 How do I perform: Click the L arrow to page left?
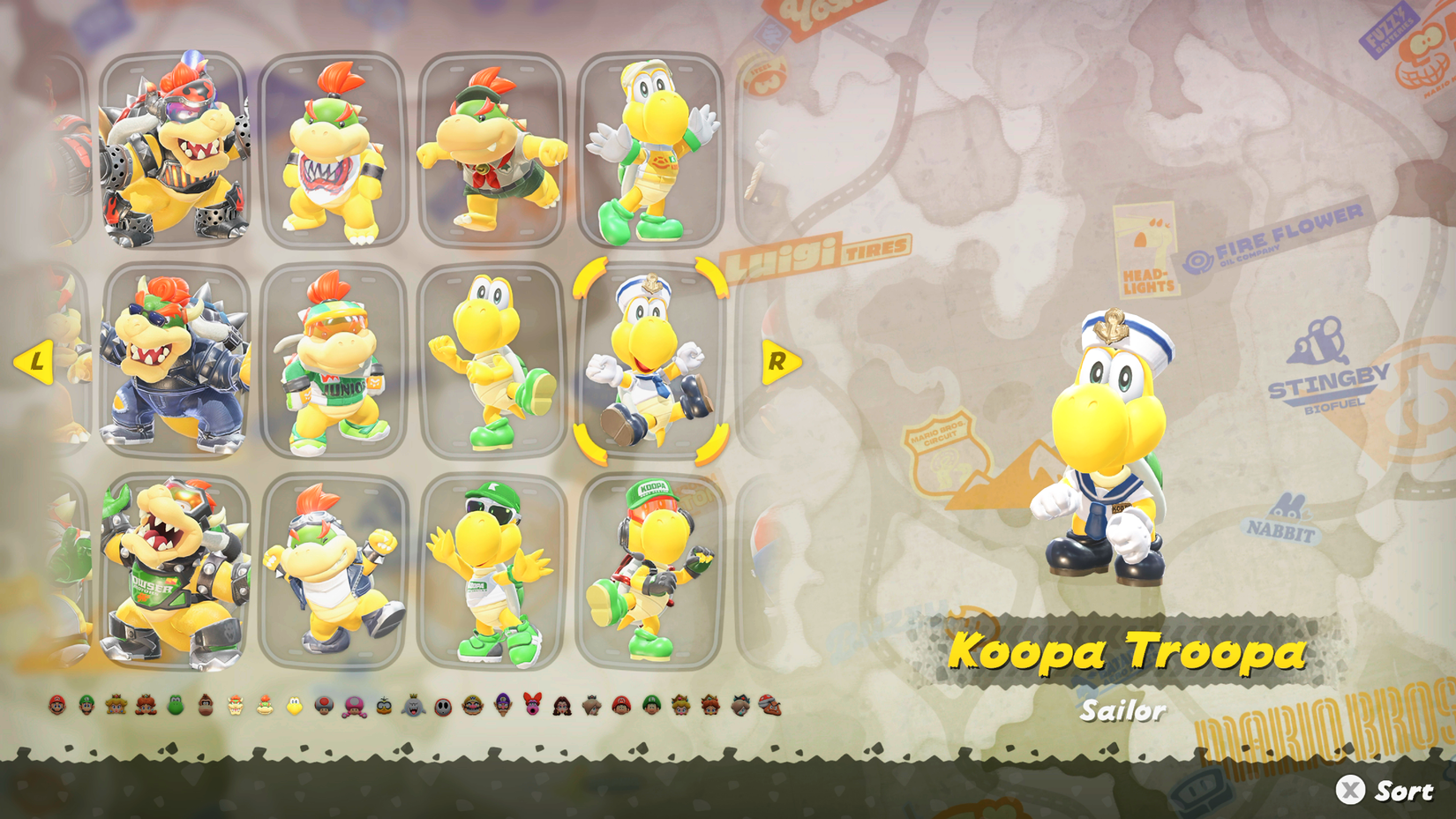pyautogui.click(x=35, y=362)
